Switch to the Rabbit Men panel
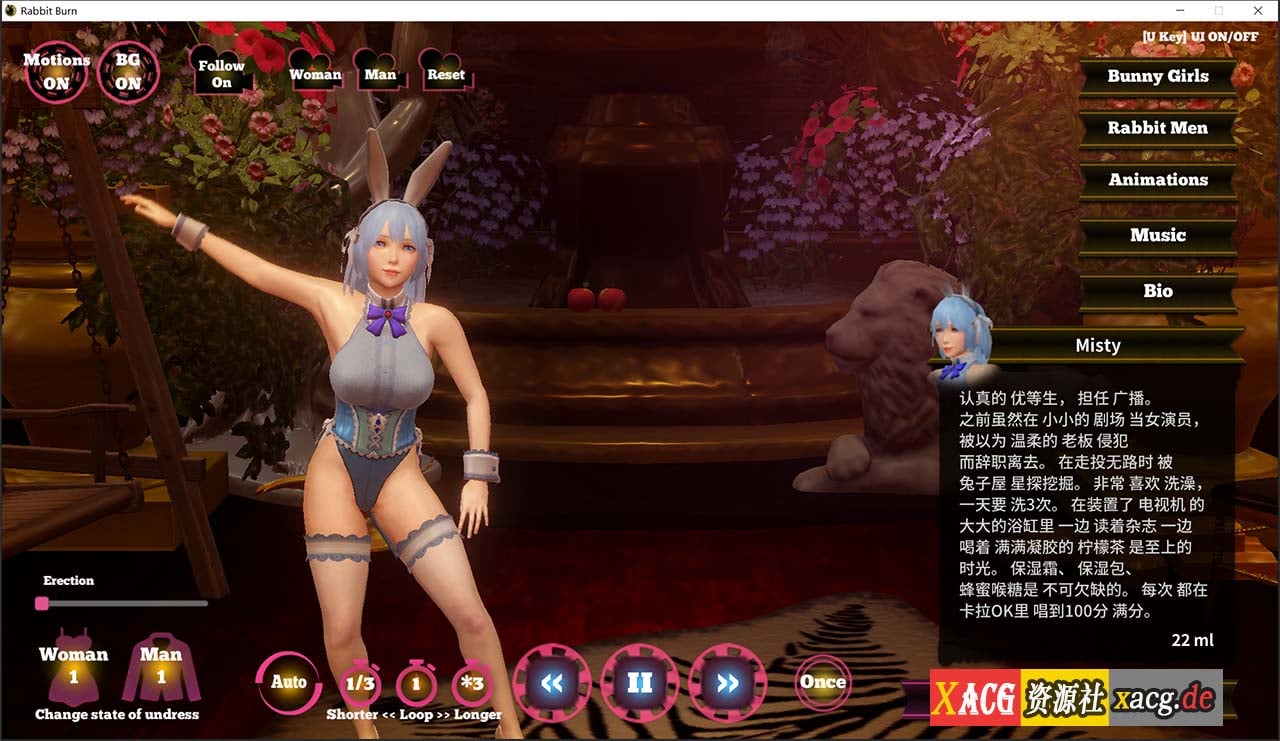 [x=1157, y=128]
